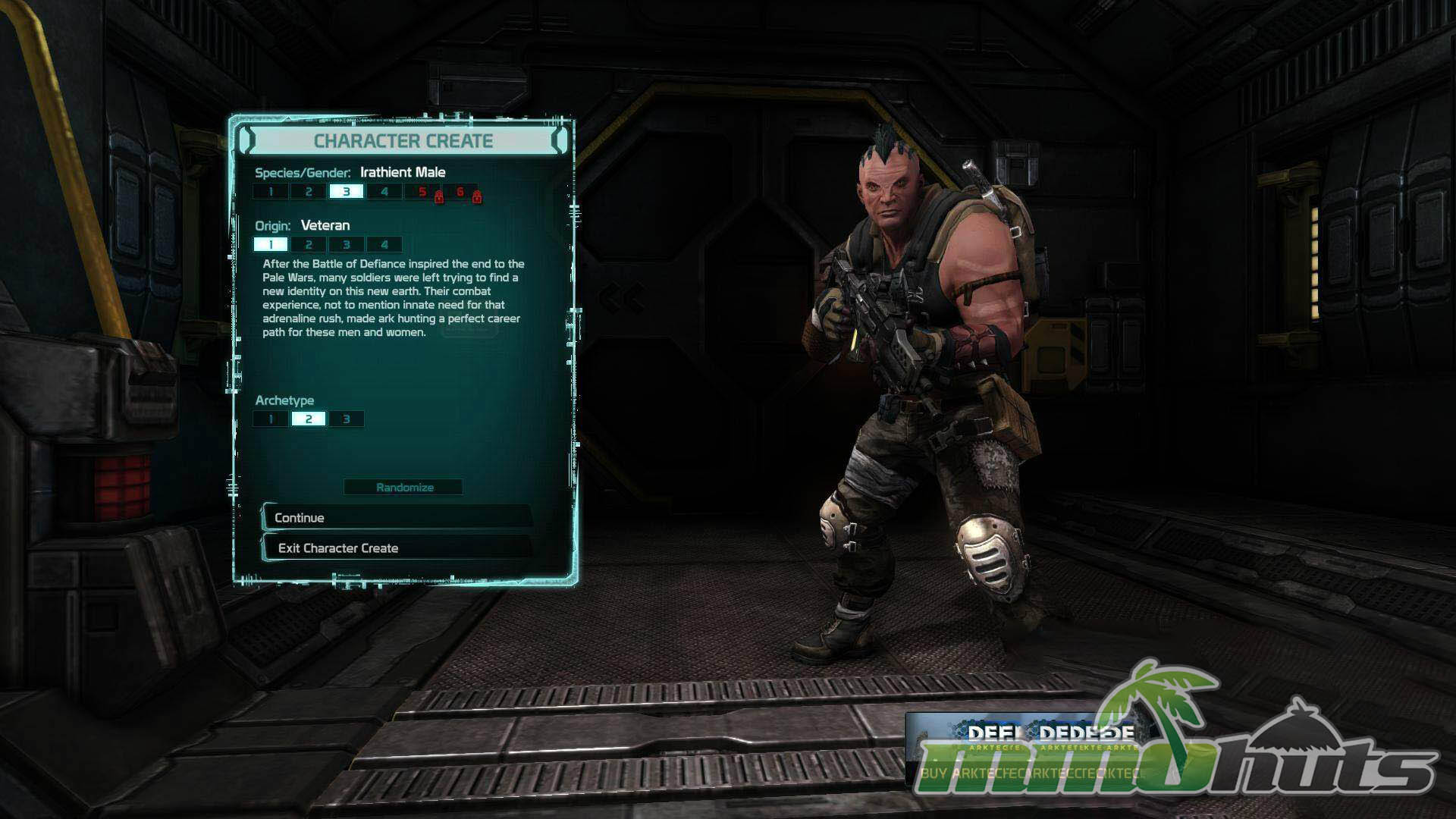Choose Archetype option 3
The height and width of the screenshot is (819, 1456).
[x=347, y=419]
